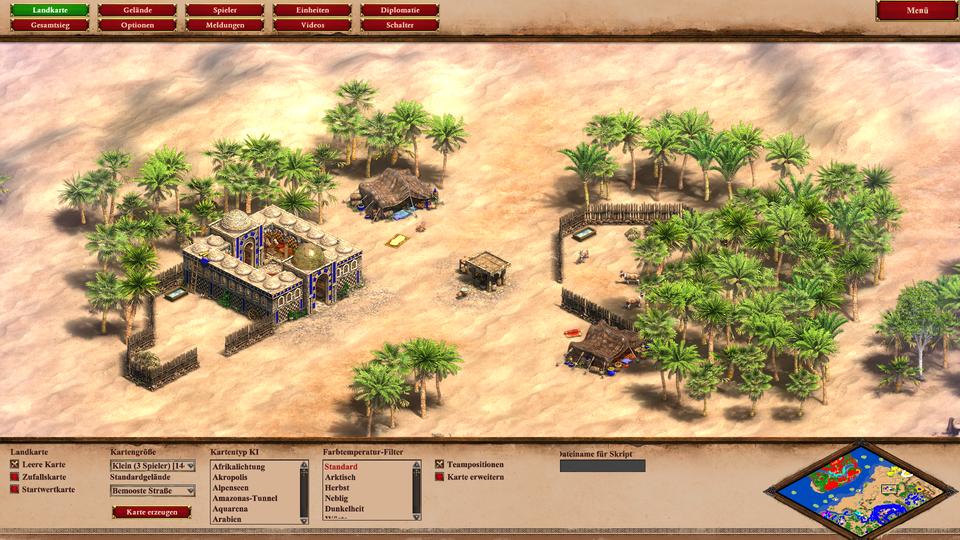
Task: Show the Meldungen tab
Action: pyautogui.click(x=224, y=25)
